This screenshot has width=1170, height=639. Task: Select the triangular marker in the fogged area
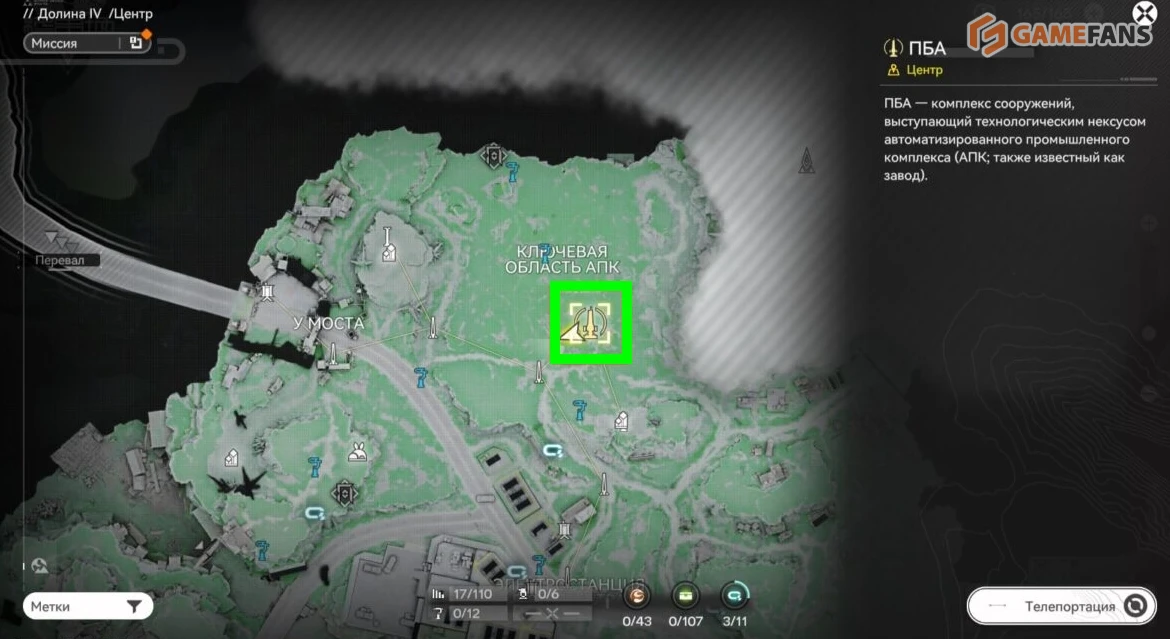click(806, 160)
